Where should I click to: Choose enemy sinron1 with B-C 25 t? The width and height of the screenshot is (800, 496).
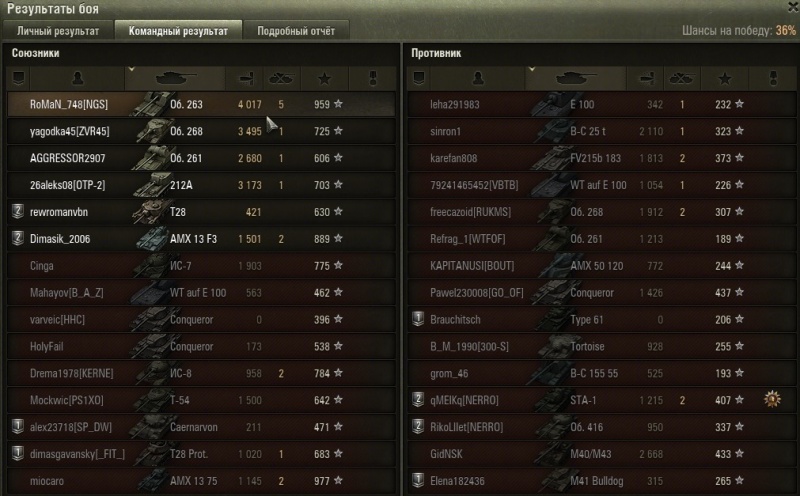click(x=600, y=131)
